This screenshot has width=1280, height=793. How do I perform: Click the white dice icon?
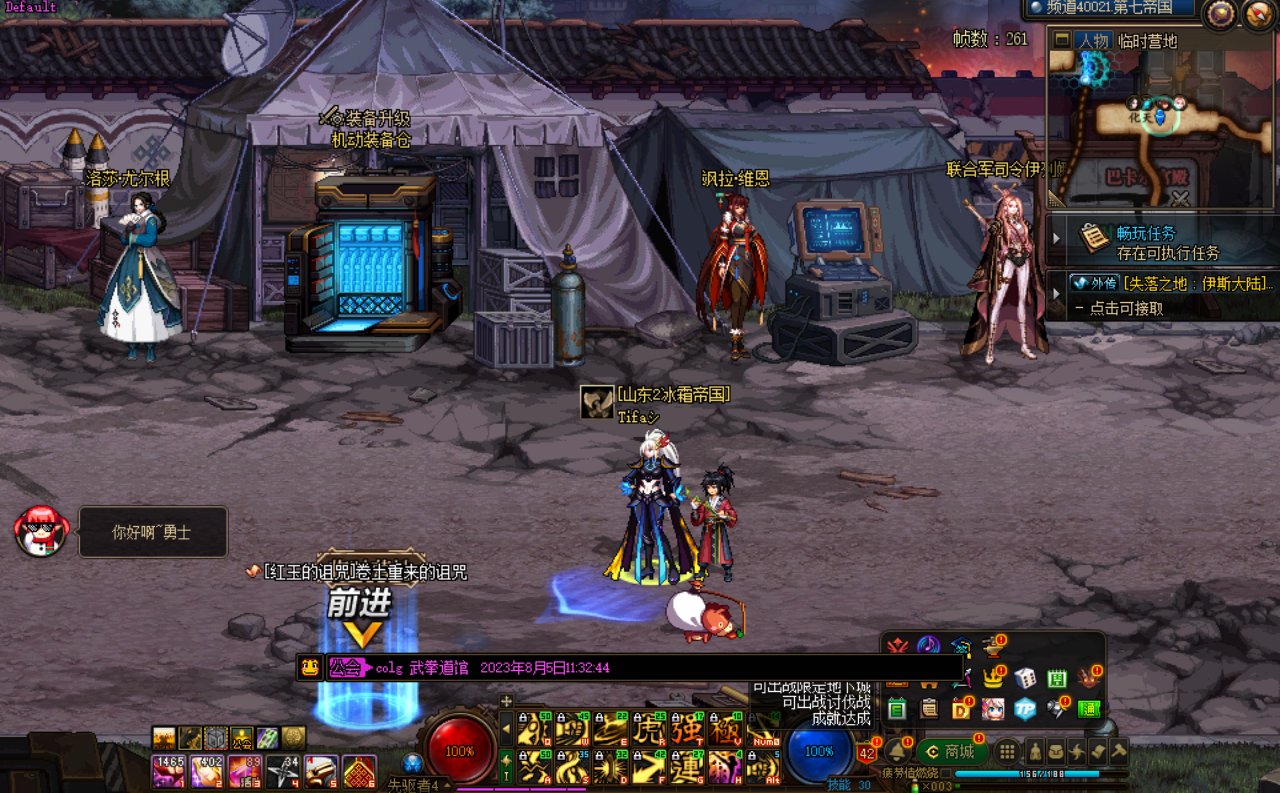(1025, 678)
